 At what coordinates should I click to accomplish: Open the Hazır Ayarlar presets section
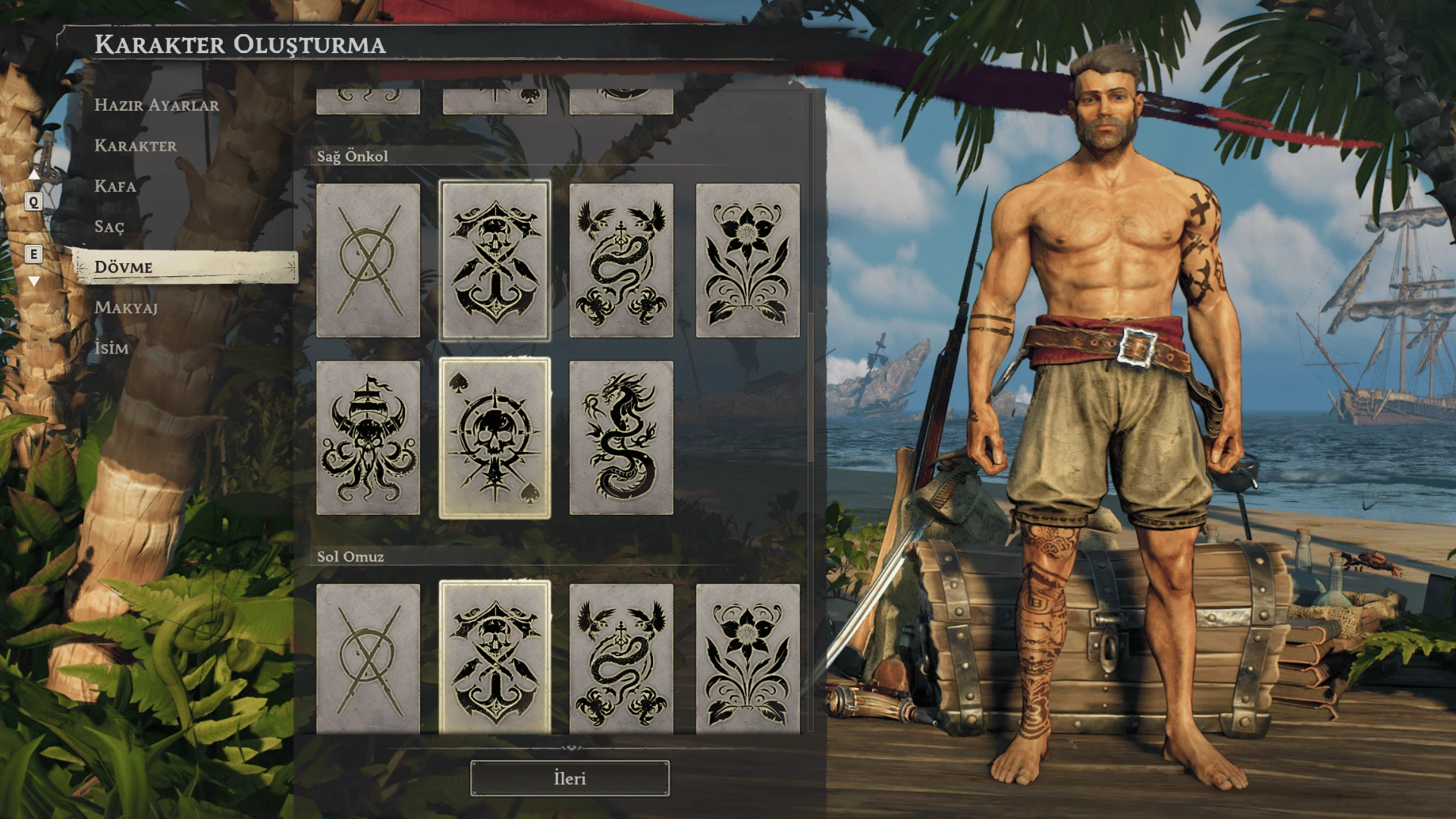tap(156, 105)
